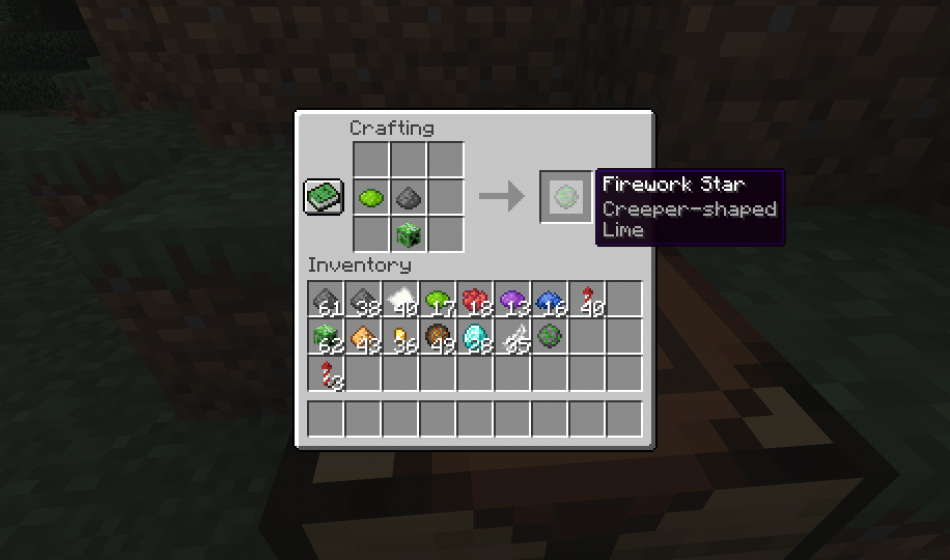Select the stack of 3 firework rockets

pos(325,375)
